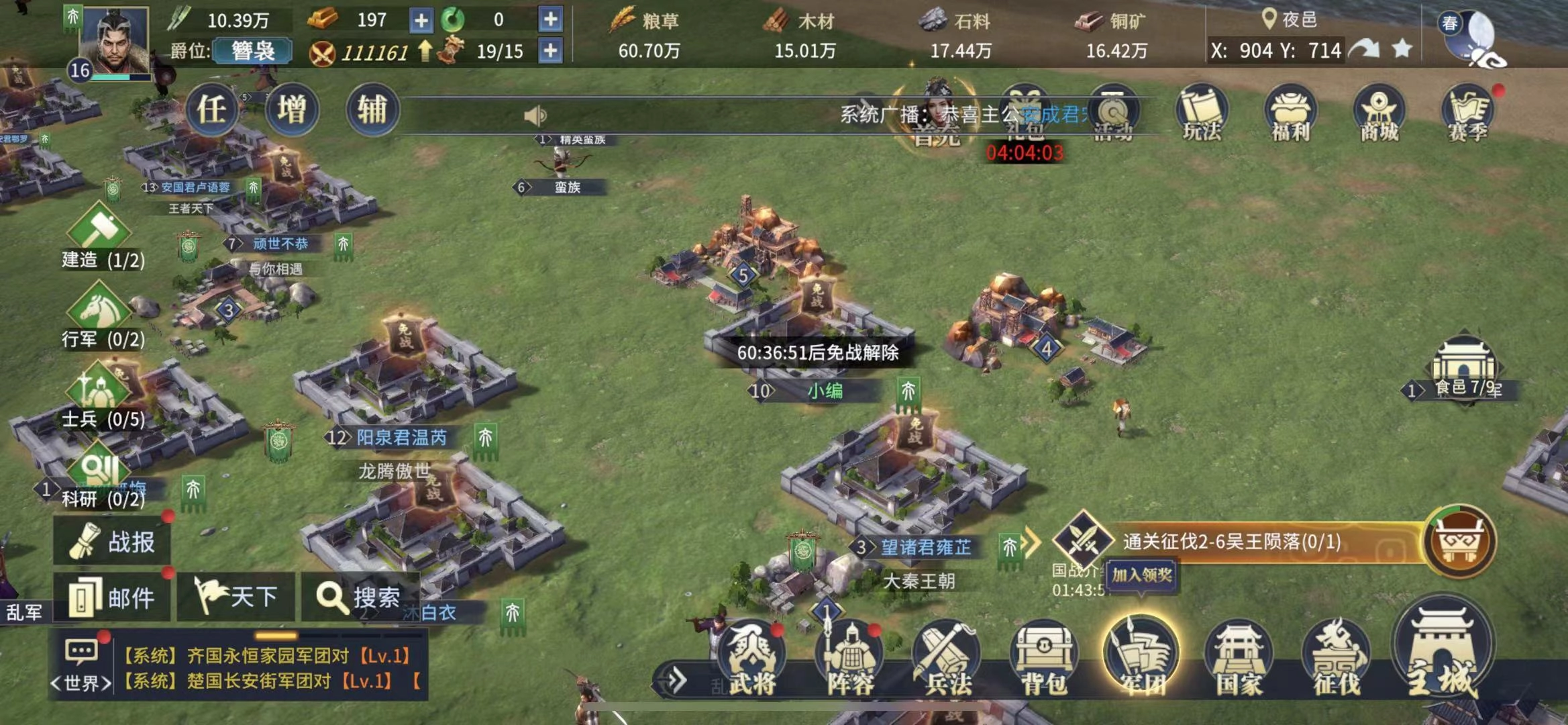Open the quest tracker 通关征伐2-6吴王陨落

point(1231,542)
